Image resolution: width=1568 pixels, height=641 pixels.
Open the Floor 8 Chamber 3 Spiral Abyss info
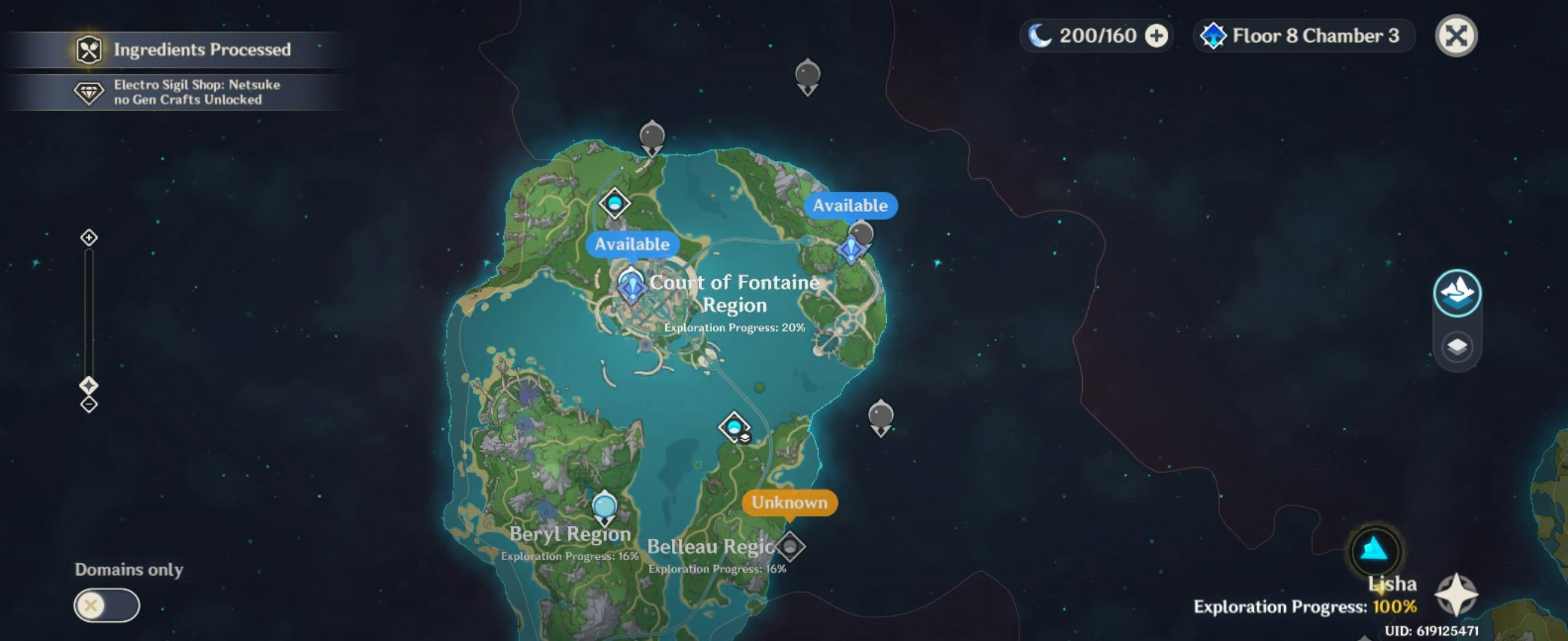[1304, 36]
